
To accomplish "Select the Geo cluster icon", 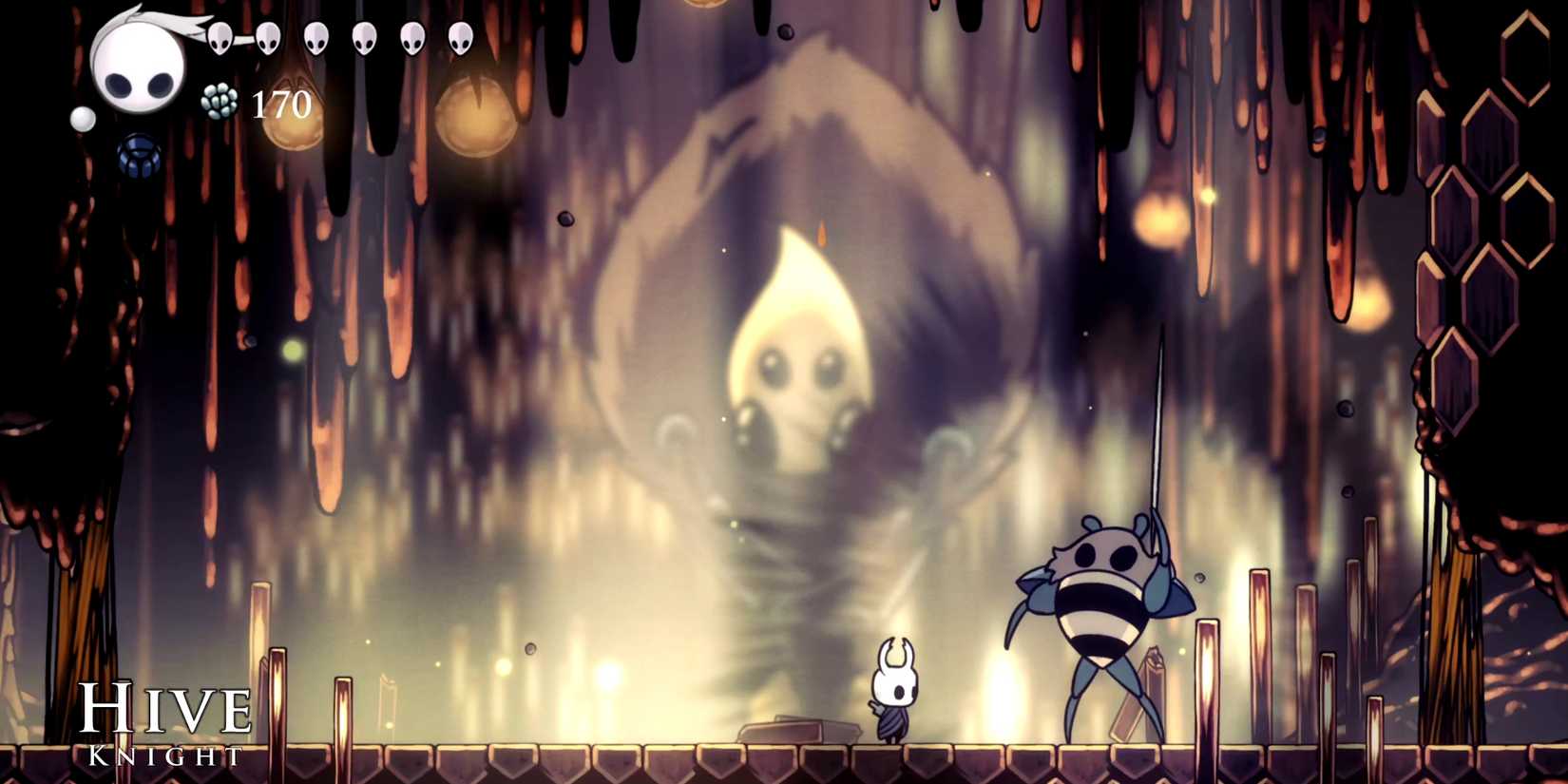I will [219, 100].
